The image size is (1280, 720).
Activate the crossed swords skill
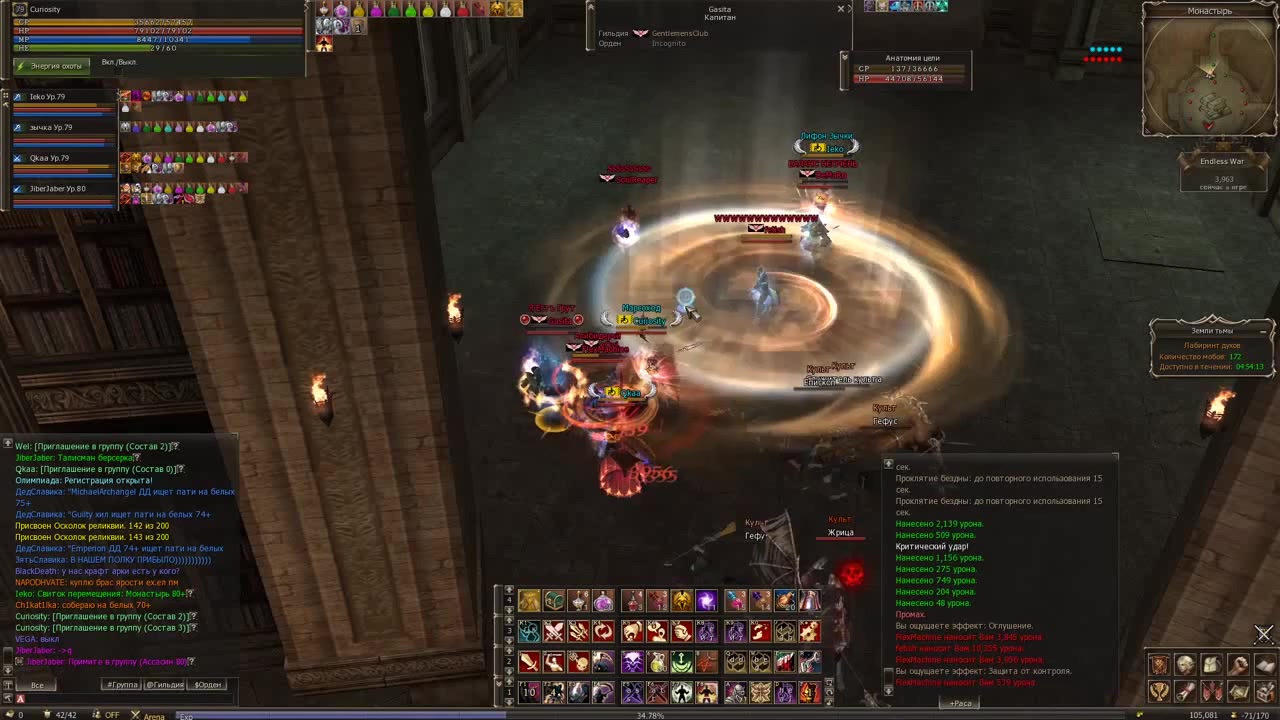[x=554, y=632]
